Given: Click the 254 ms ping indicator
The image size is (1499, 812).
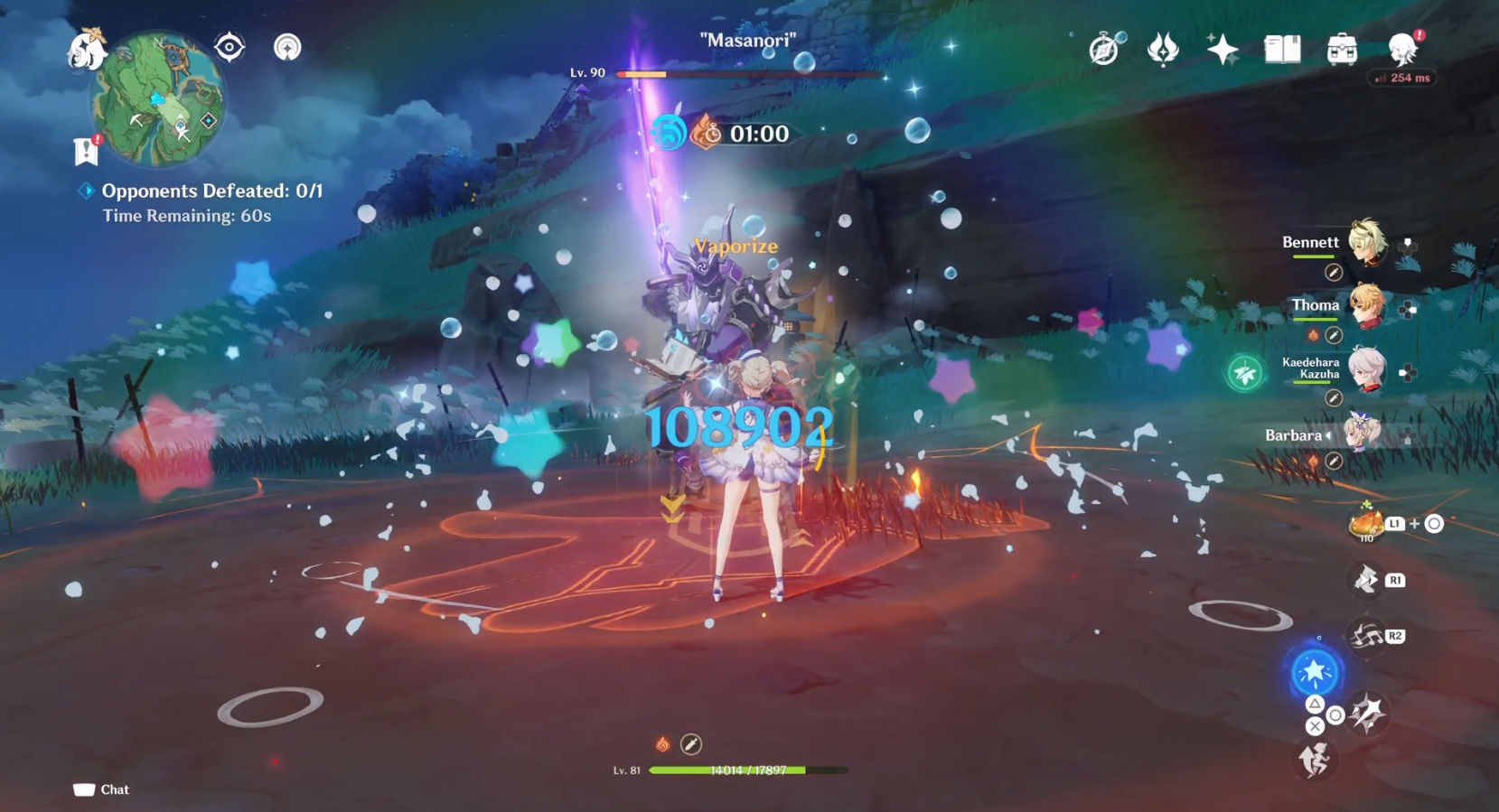Looking at the screenshot, I should (1402, 79).
